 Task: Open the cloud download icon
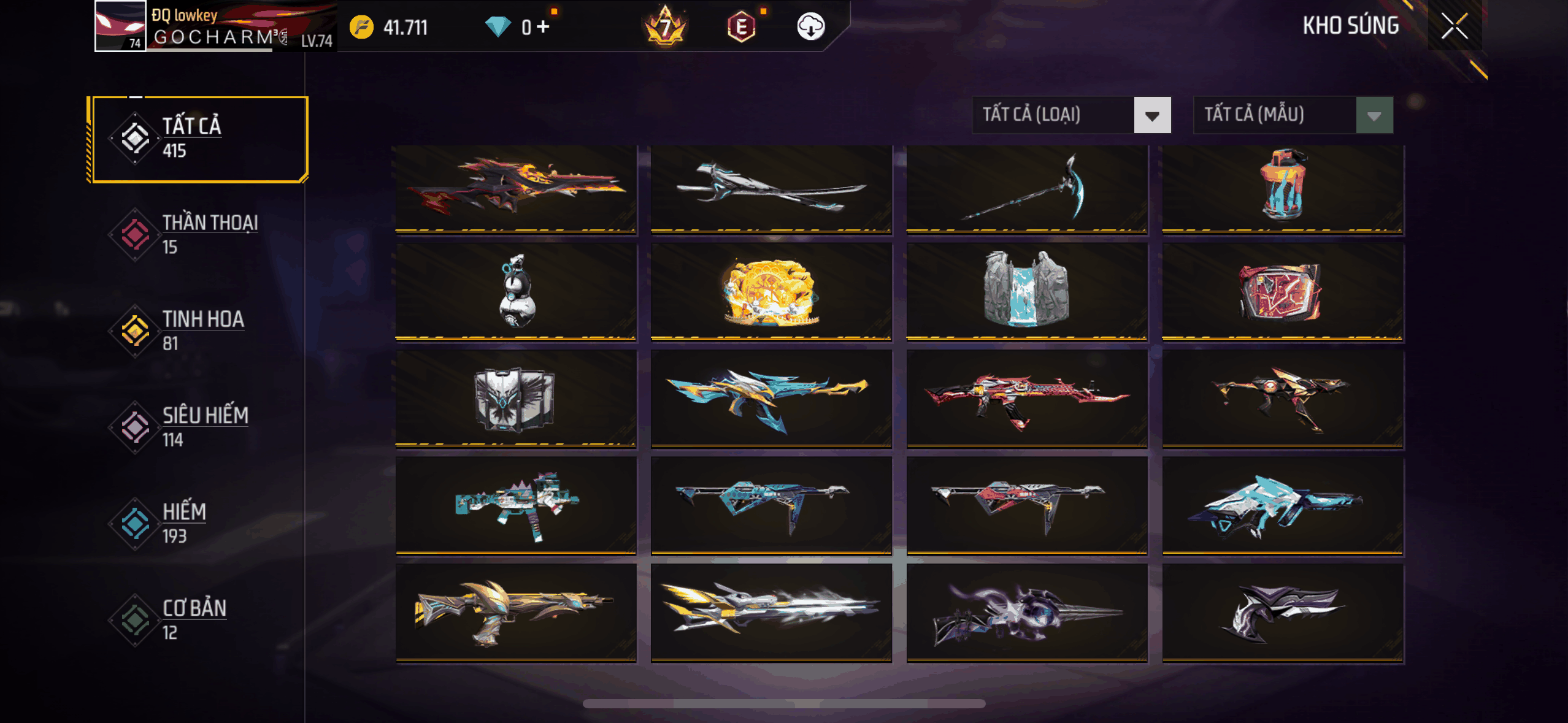(x=810, y=27)
